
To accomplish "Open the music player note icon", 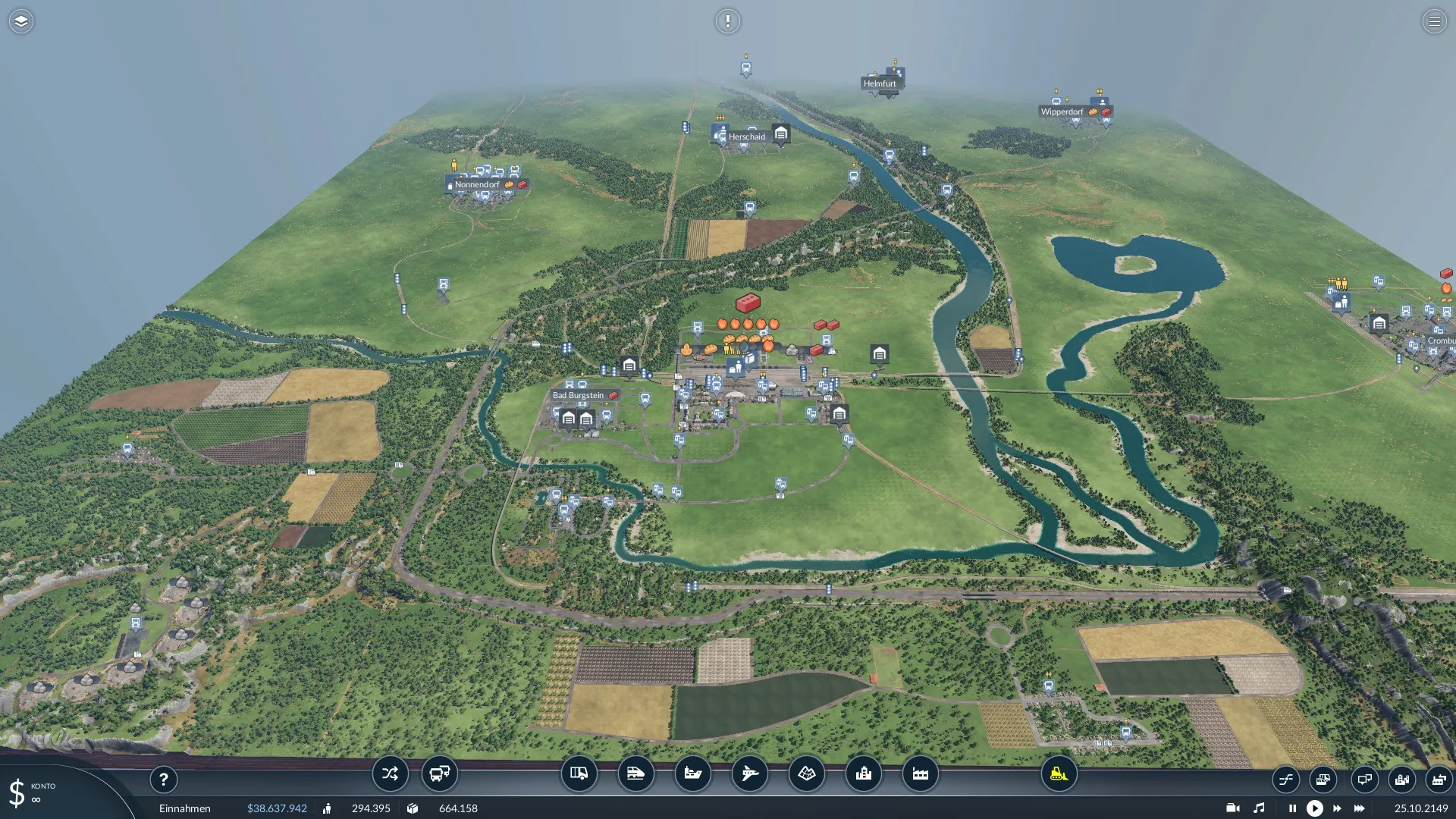I will [1259, 808].
